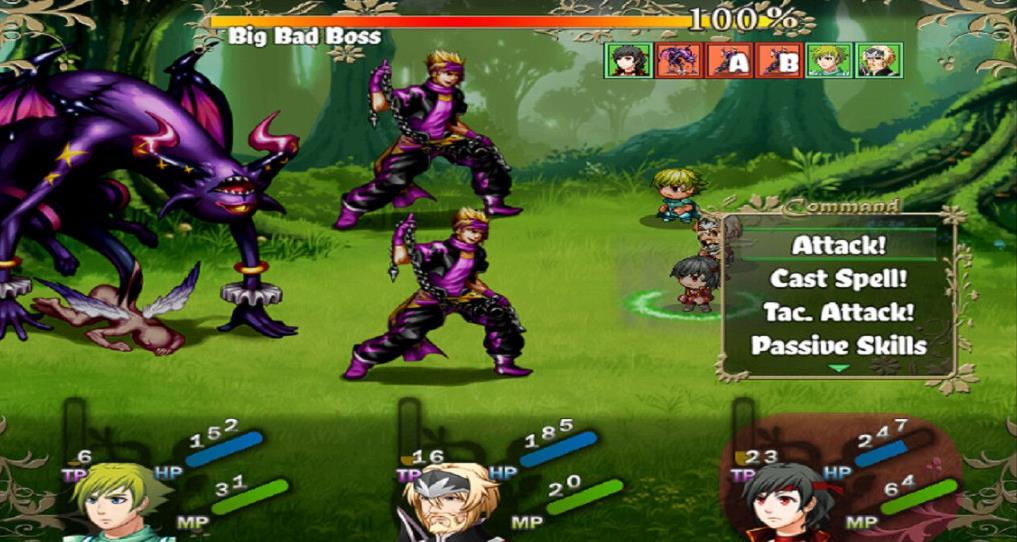The height and width of the screenshot is (542, 1017).
Task: Select the enemy A turn order icon
Action: (729, 61)
